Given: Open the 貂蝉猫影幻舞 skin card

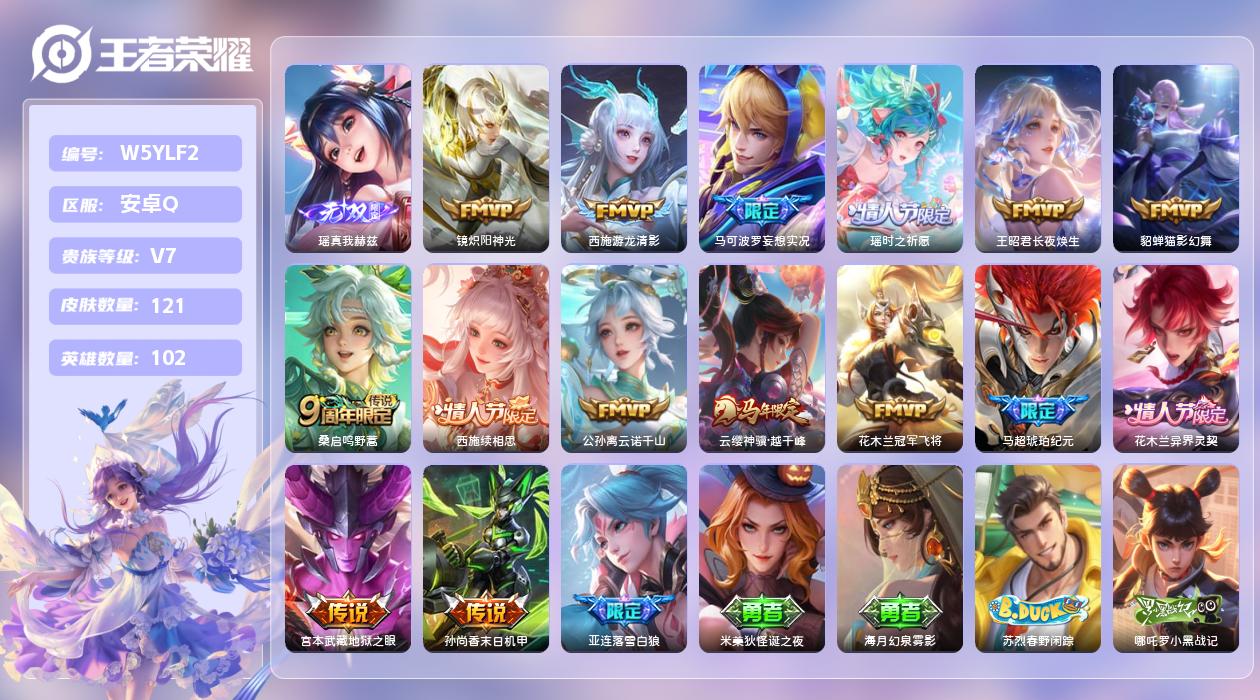Looking at the screenshot, I should tap(1176, 158).
